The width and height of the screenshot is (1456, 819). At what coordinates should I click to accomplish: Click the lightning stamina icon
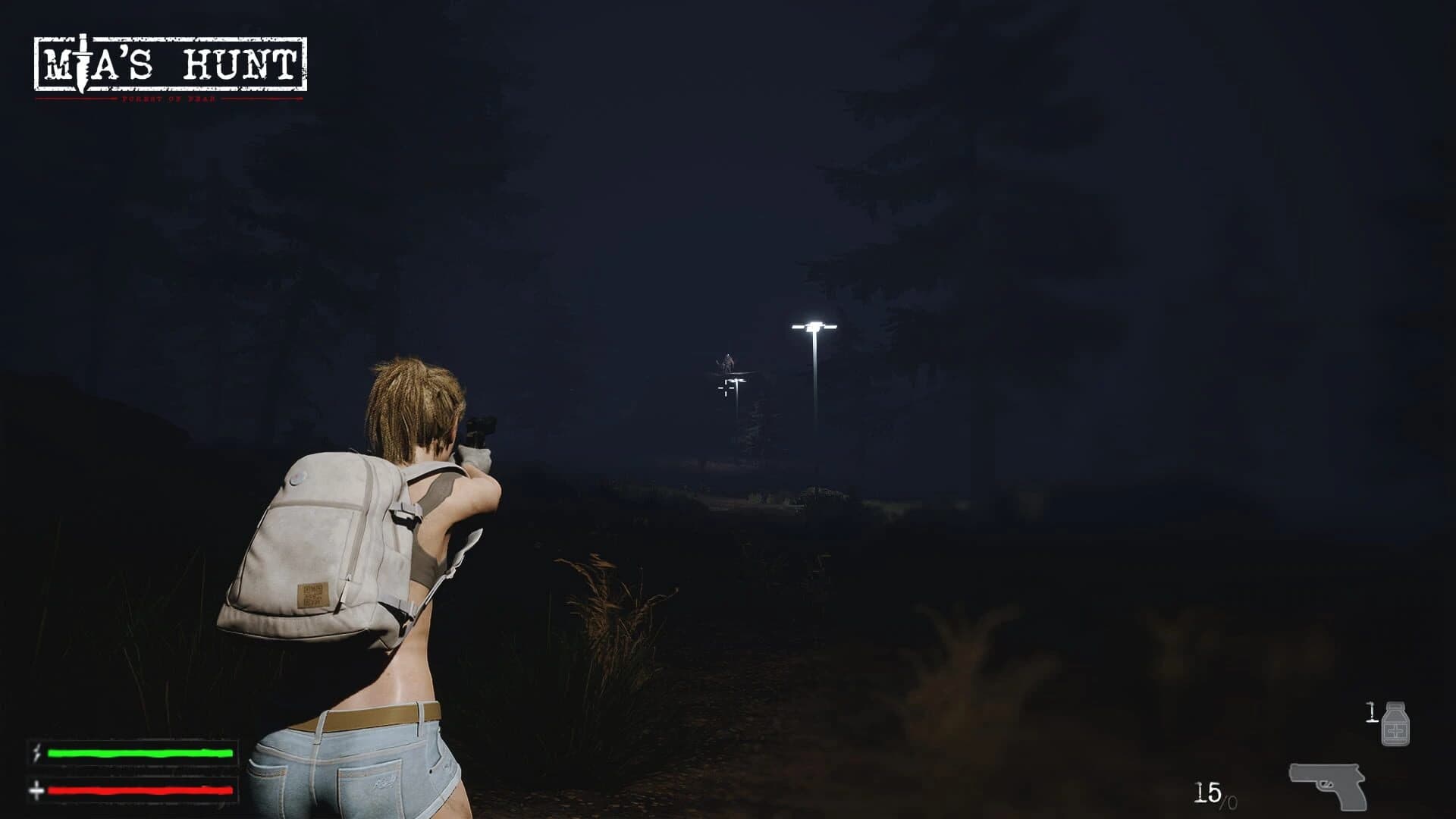pyautogui.click(x=36, y=753)
